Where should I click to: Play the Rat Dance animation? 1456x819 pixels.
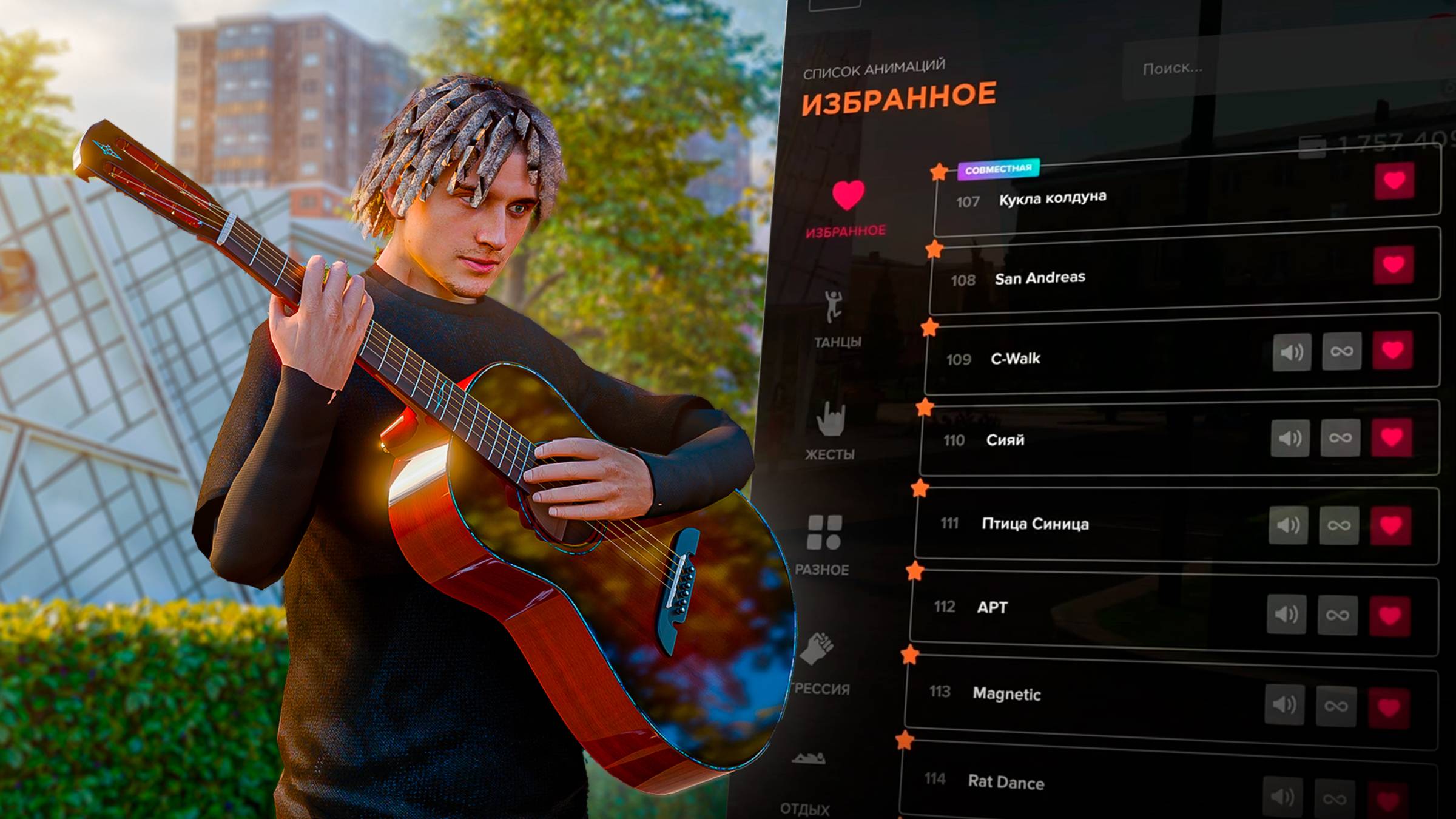[1006, 782]
